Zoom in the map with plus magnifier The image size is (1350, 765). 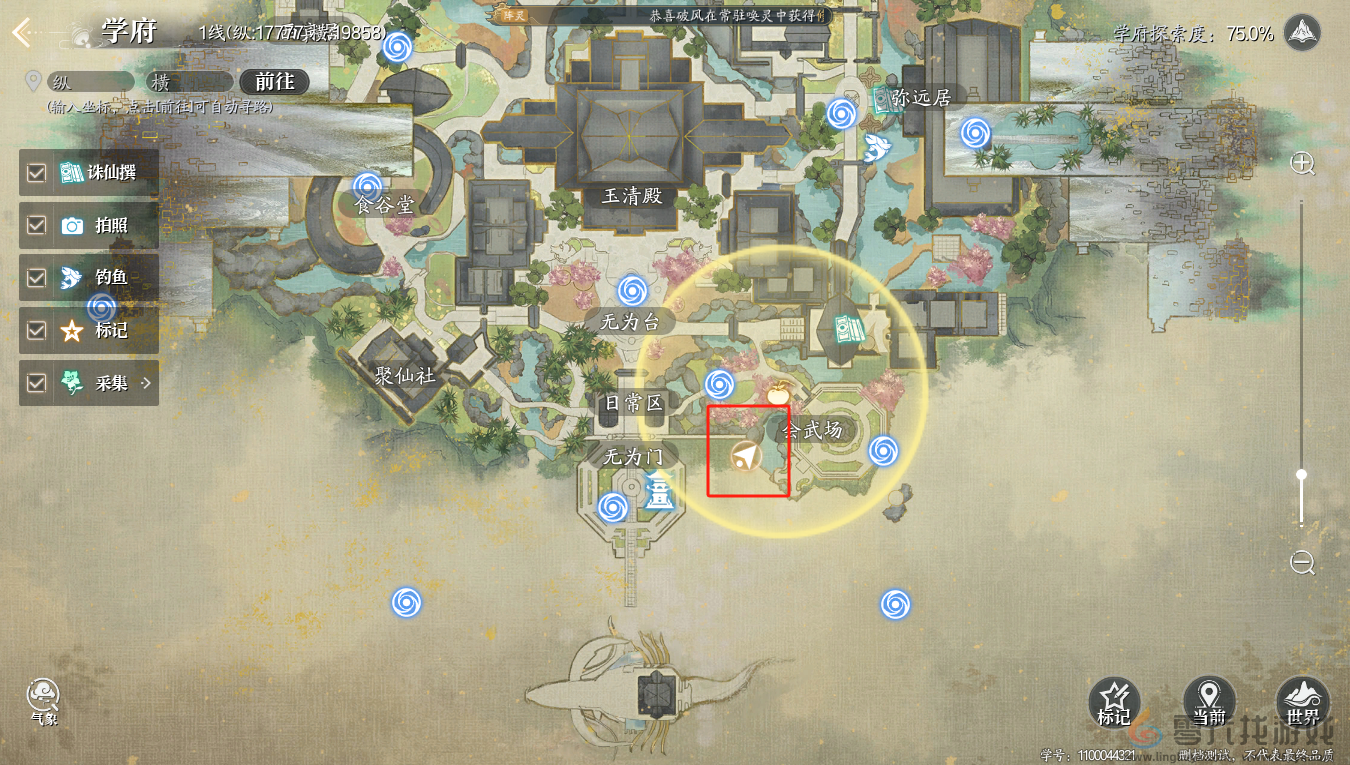[x=1302, y=164]
